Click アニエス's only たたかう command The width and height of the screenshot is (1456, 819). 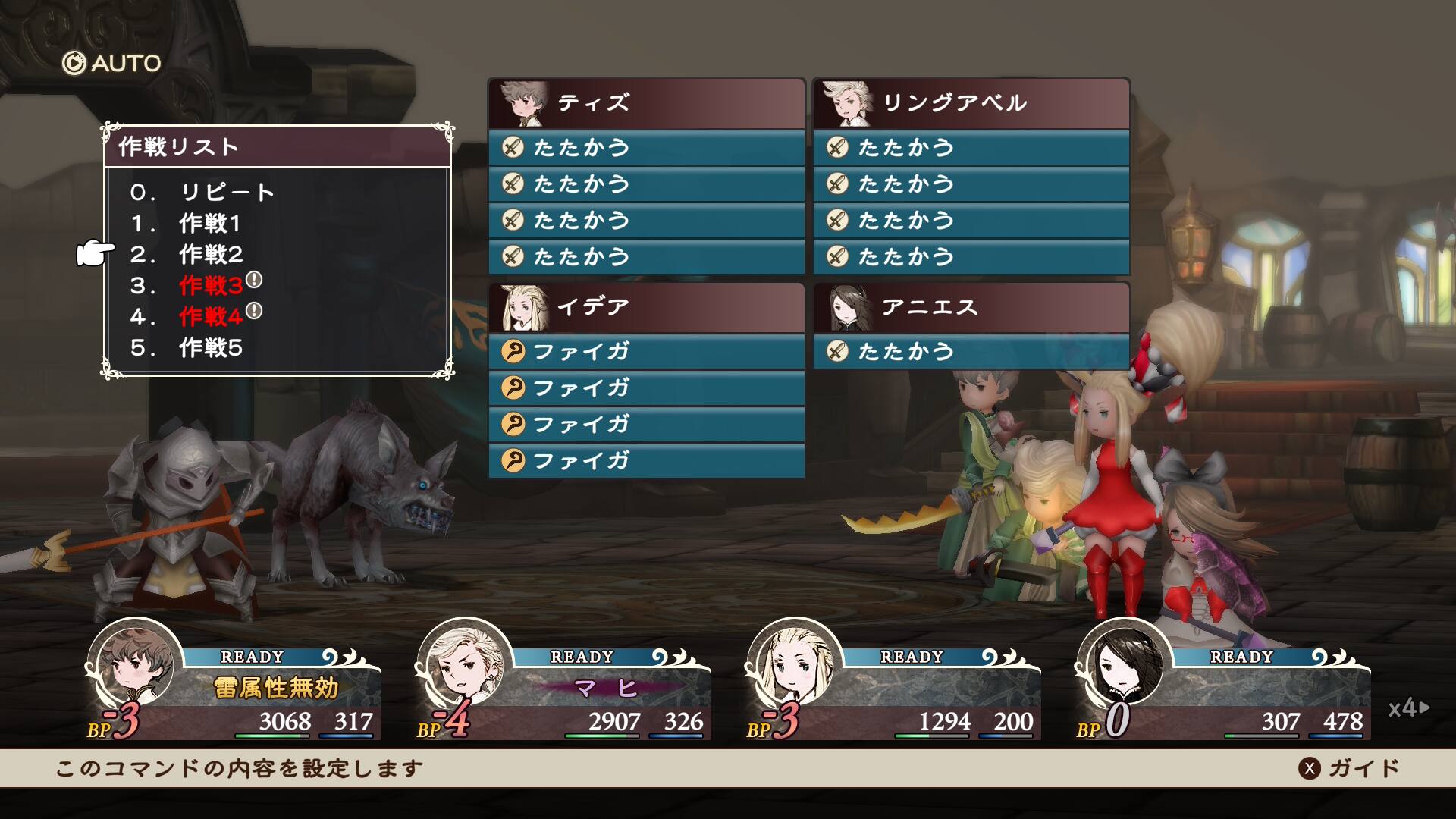pos(971,351)
